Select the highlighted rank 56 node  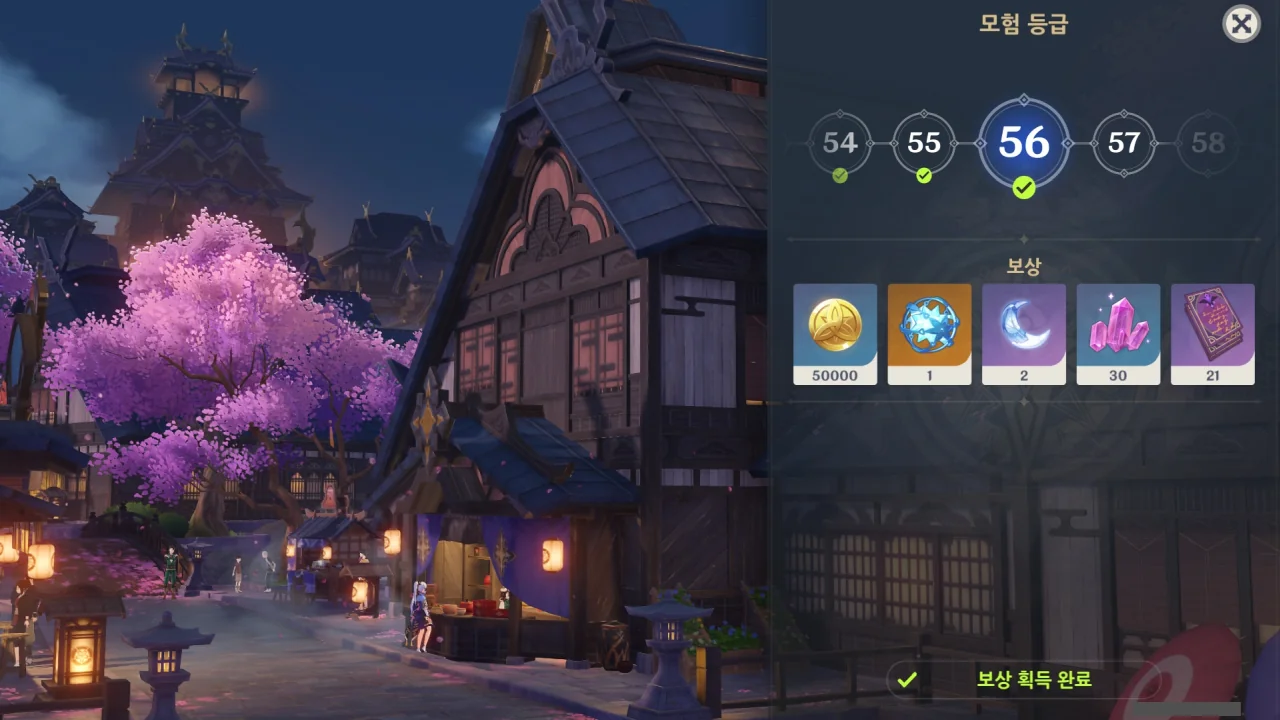pyautogui.click(x=1024, y=144)
